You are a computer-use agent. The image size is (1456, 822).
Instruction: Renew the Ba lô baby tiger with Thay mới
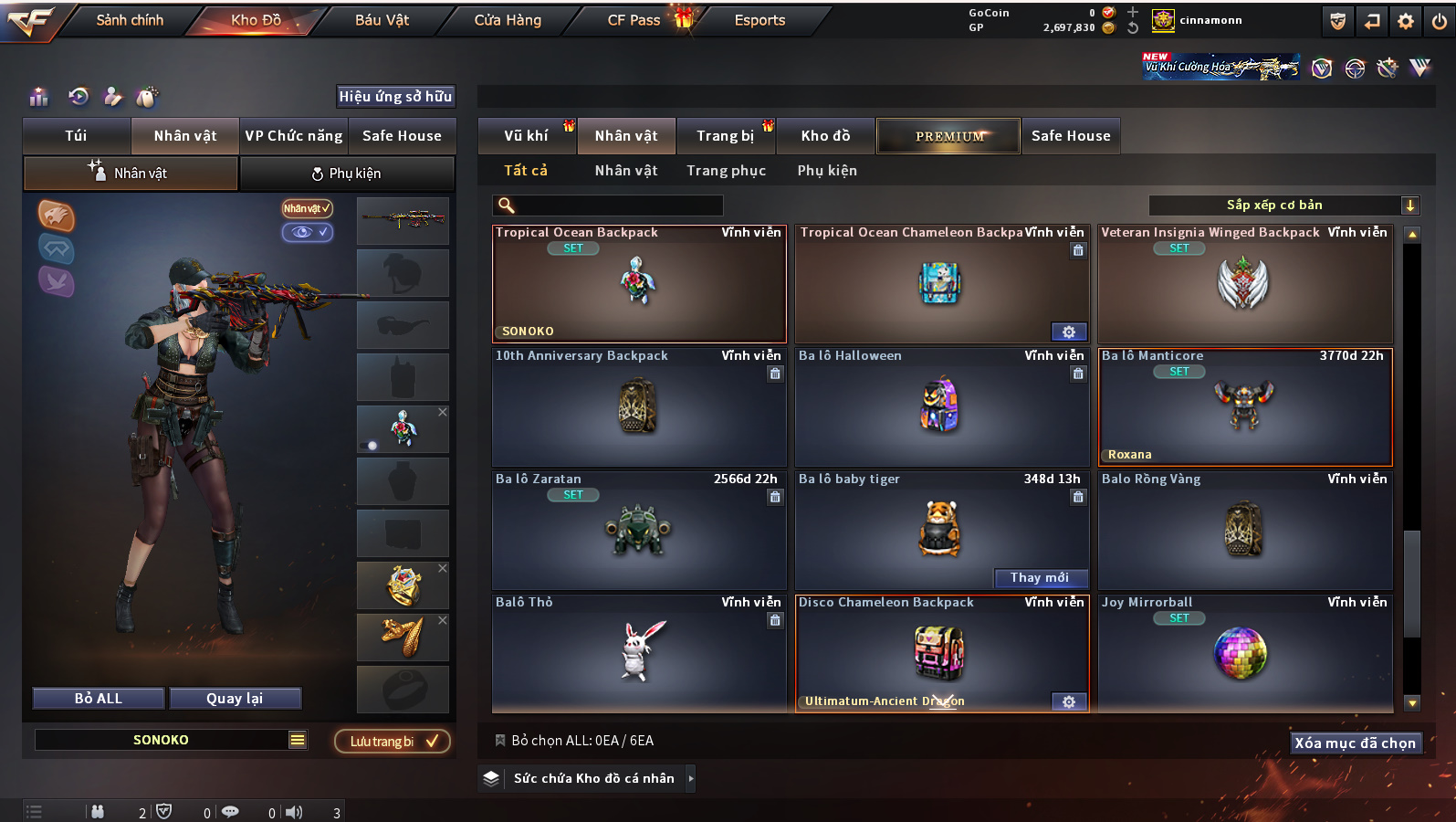[x=1040, y=577]
